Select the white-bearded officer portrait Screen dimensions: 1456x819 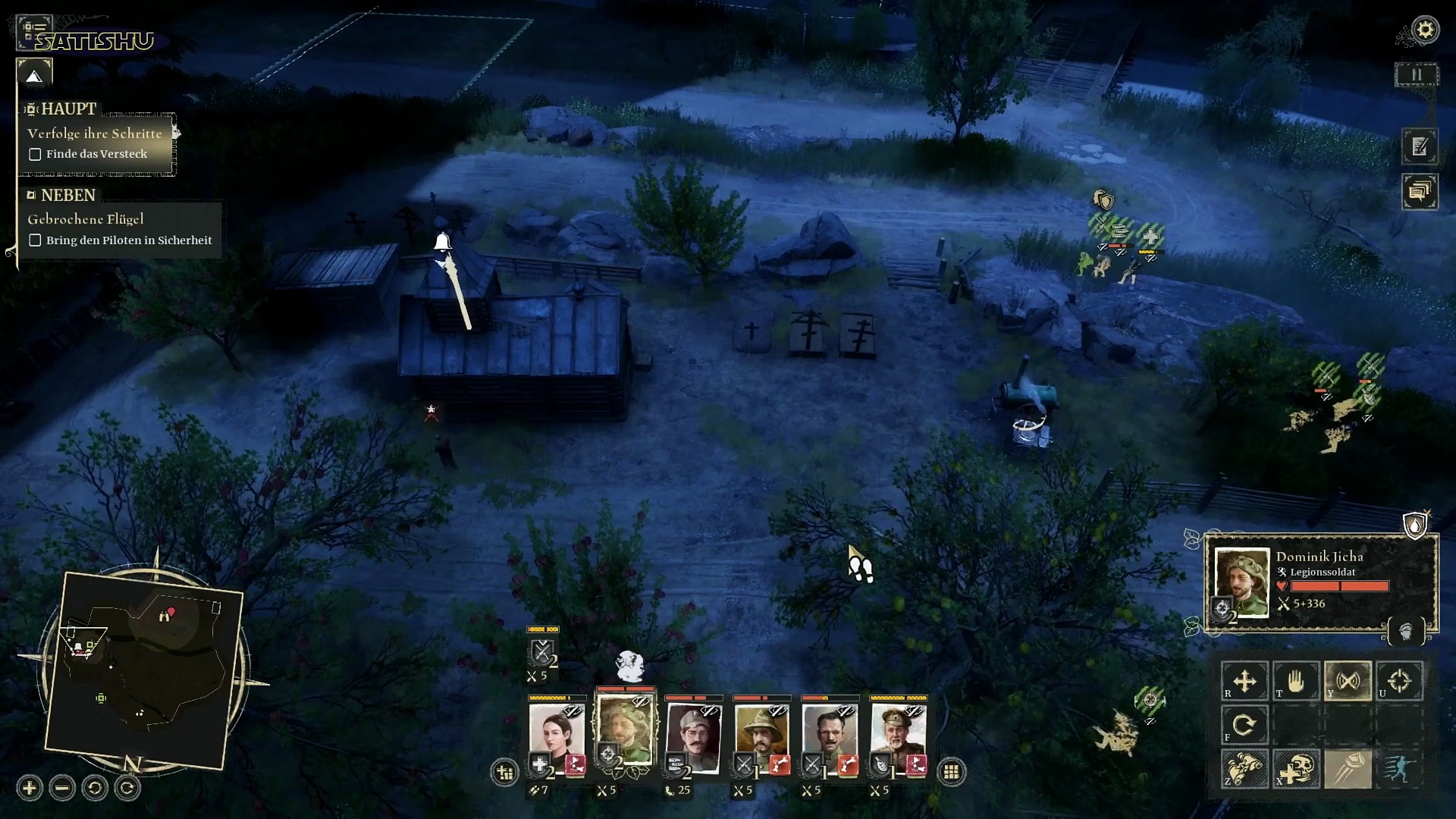898,732
